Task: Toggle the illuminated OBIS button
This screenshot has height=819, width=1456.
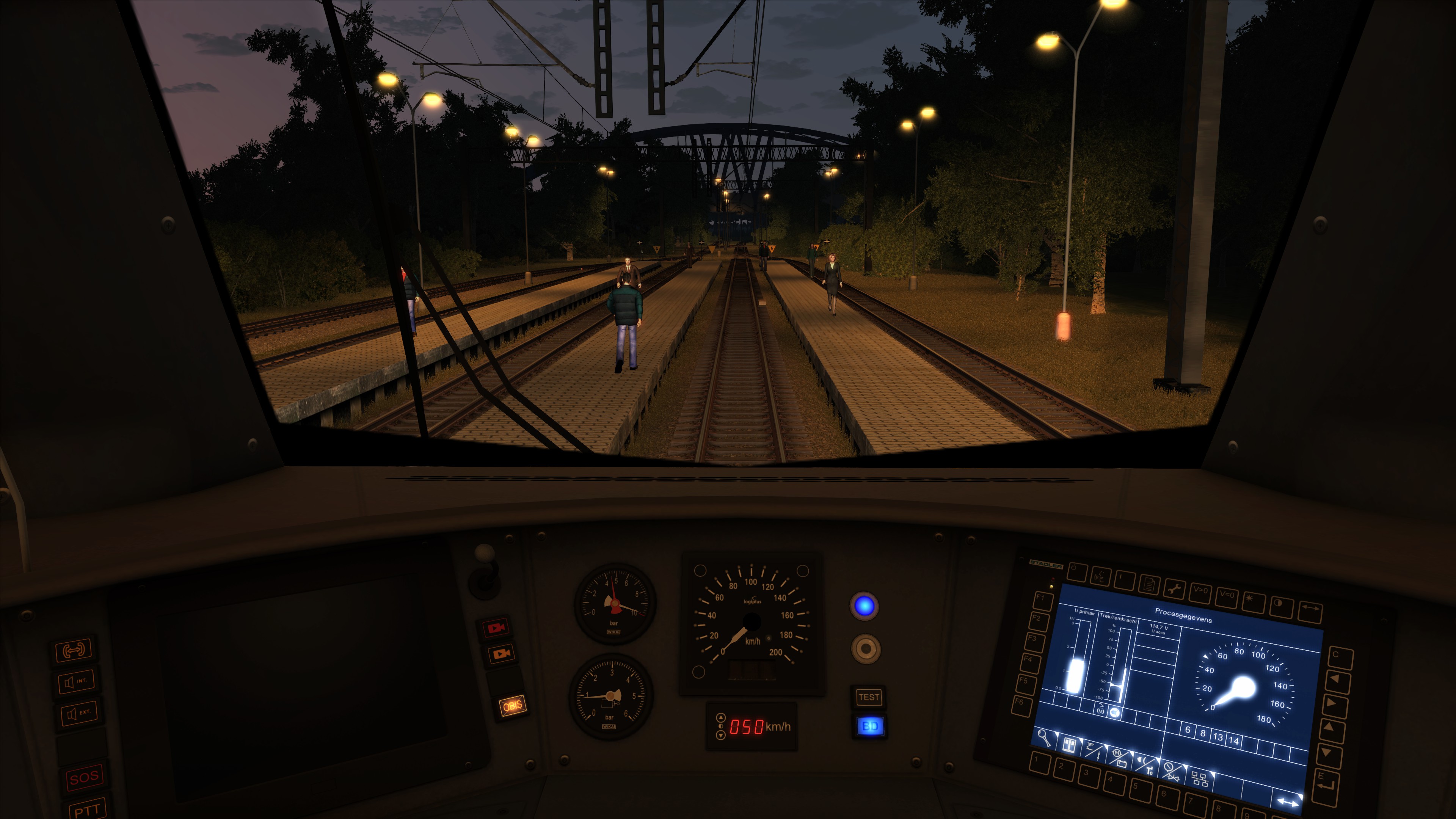Action: tap(512, 705)
